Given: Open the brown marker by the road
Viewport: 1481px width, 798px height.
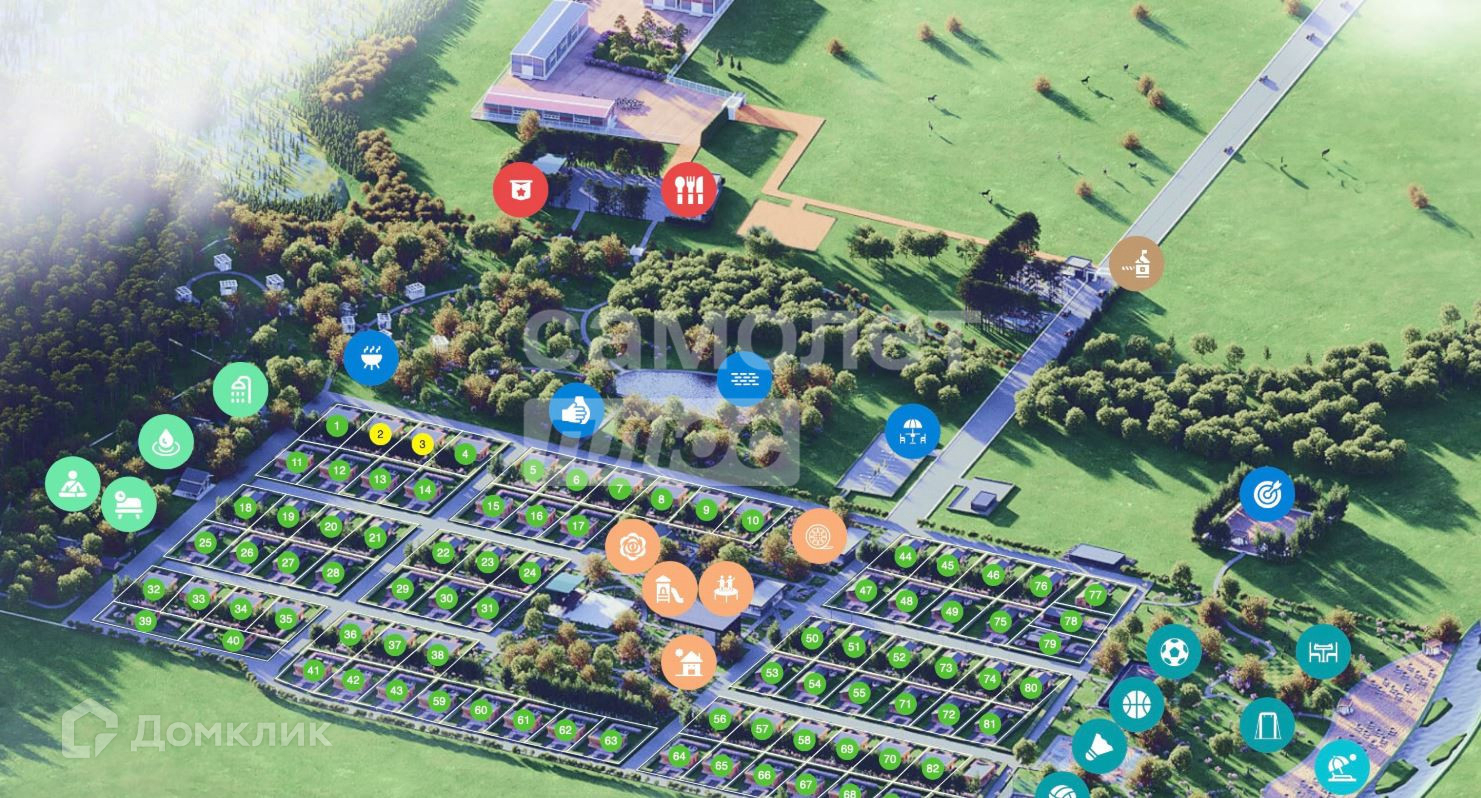Looking at the screenshot, I should [1136, 264].
